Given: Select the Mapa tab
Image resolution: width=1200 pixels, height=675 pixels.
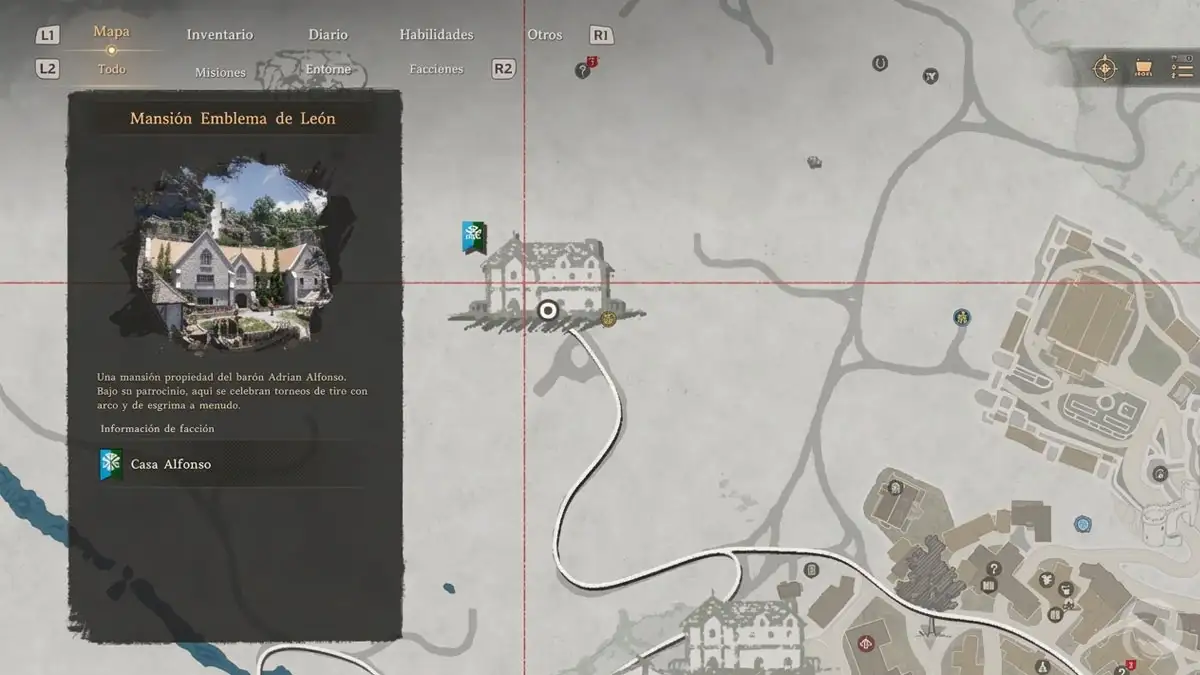Looking at the screenshot, I should point(111,32).
